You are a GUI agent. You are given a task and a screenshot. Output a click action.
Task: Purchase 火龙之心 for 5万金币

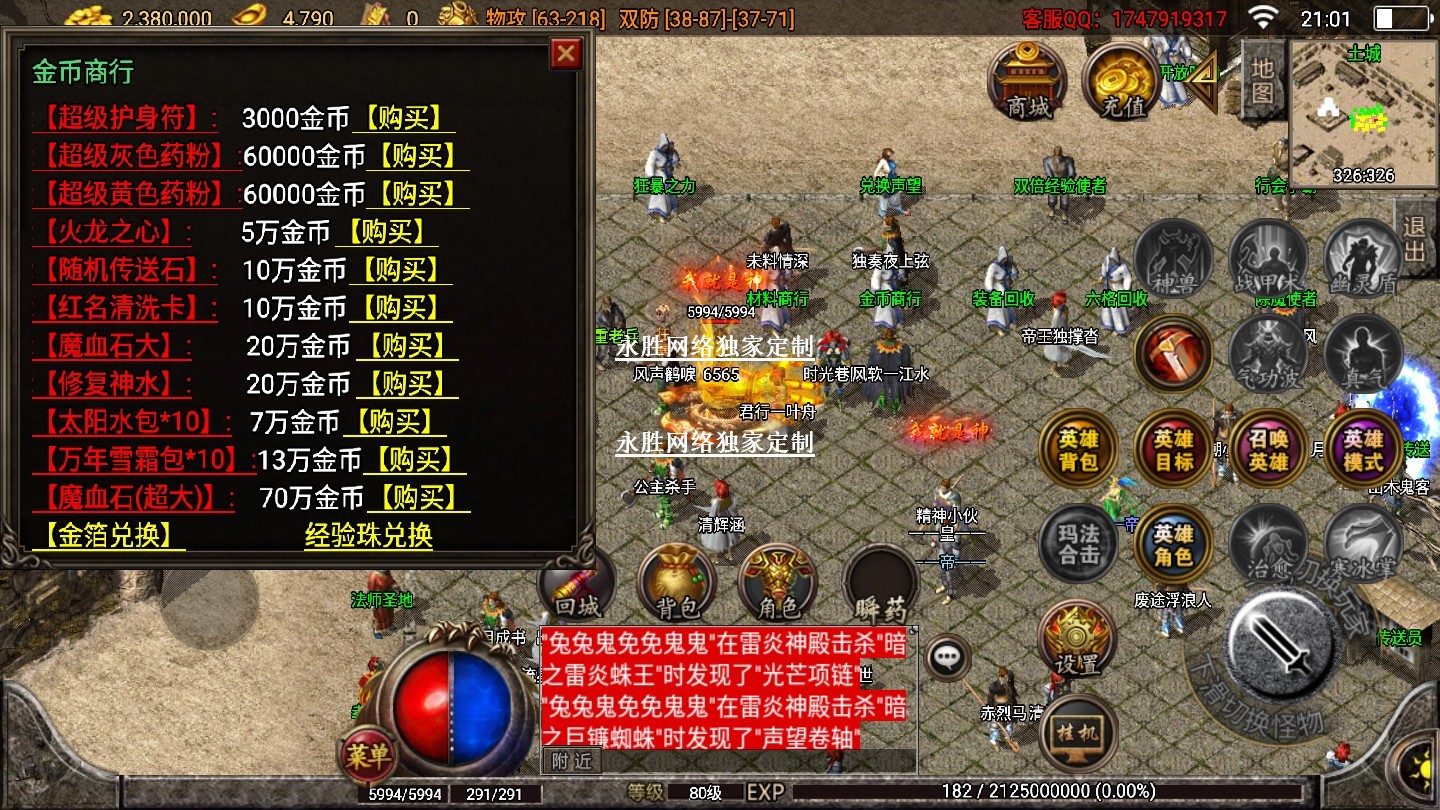point(385,232)
